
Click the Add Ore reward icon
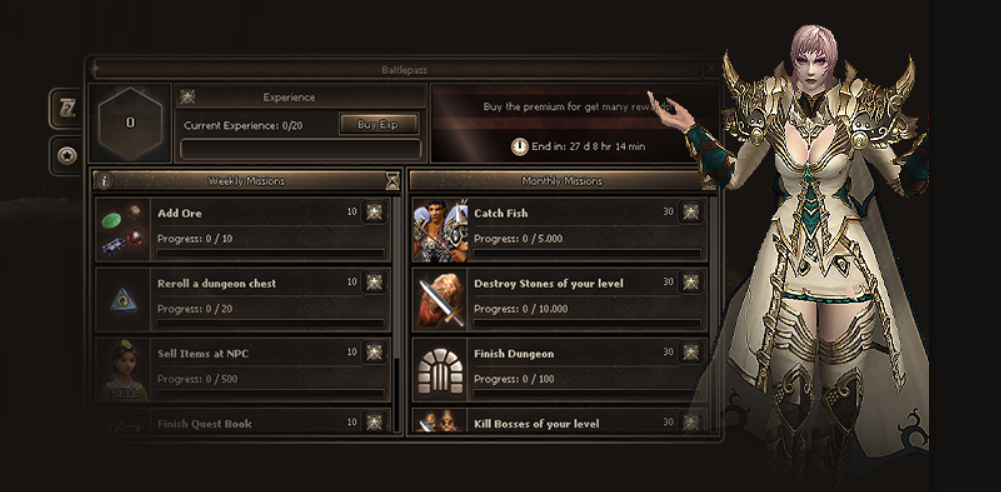(x=374, y=213)
